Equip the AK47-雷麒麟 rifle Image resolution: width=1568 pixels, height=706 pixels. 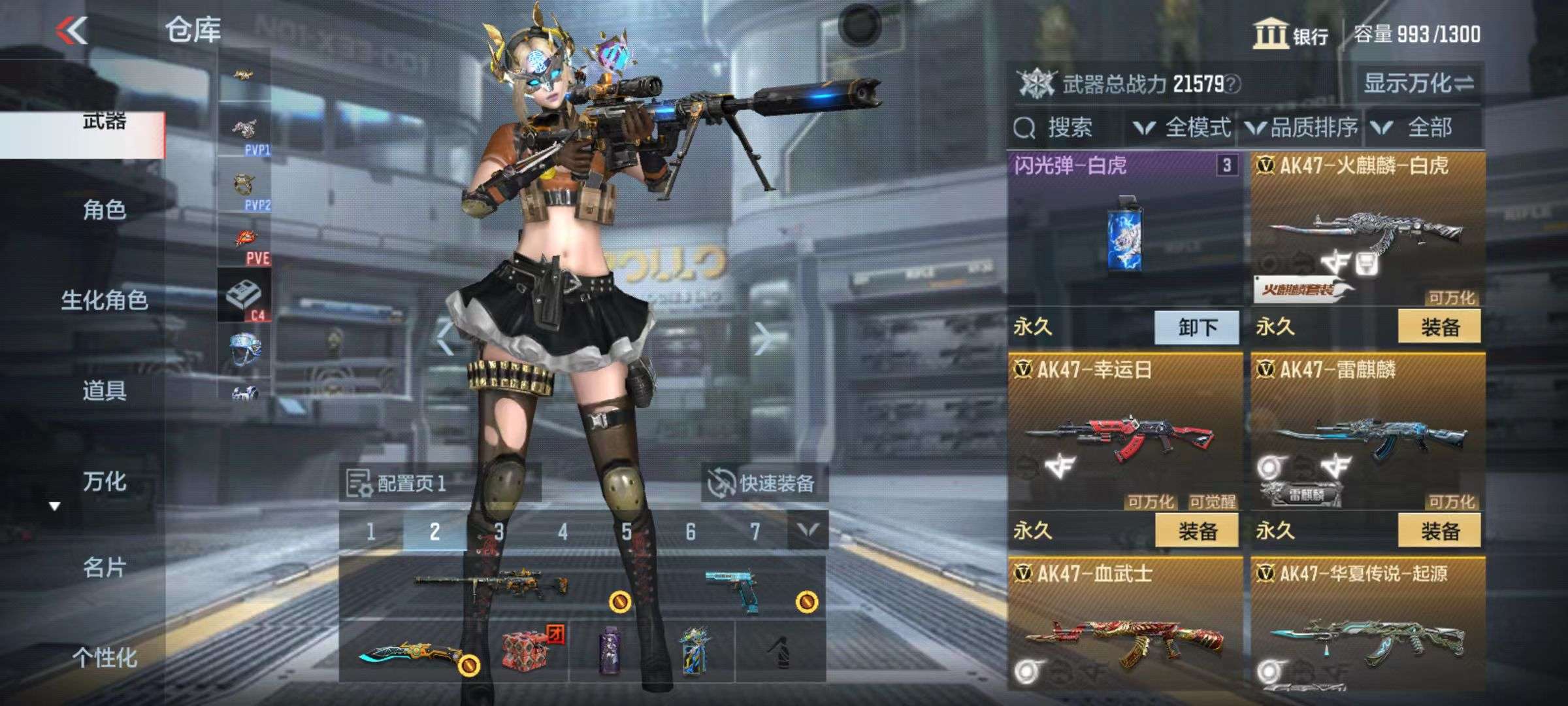coord(1439,531)
